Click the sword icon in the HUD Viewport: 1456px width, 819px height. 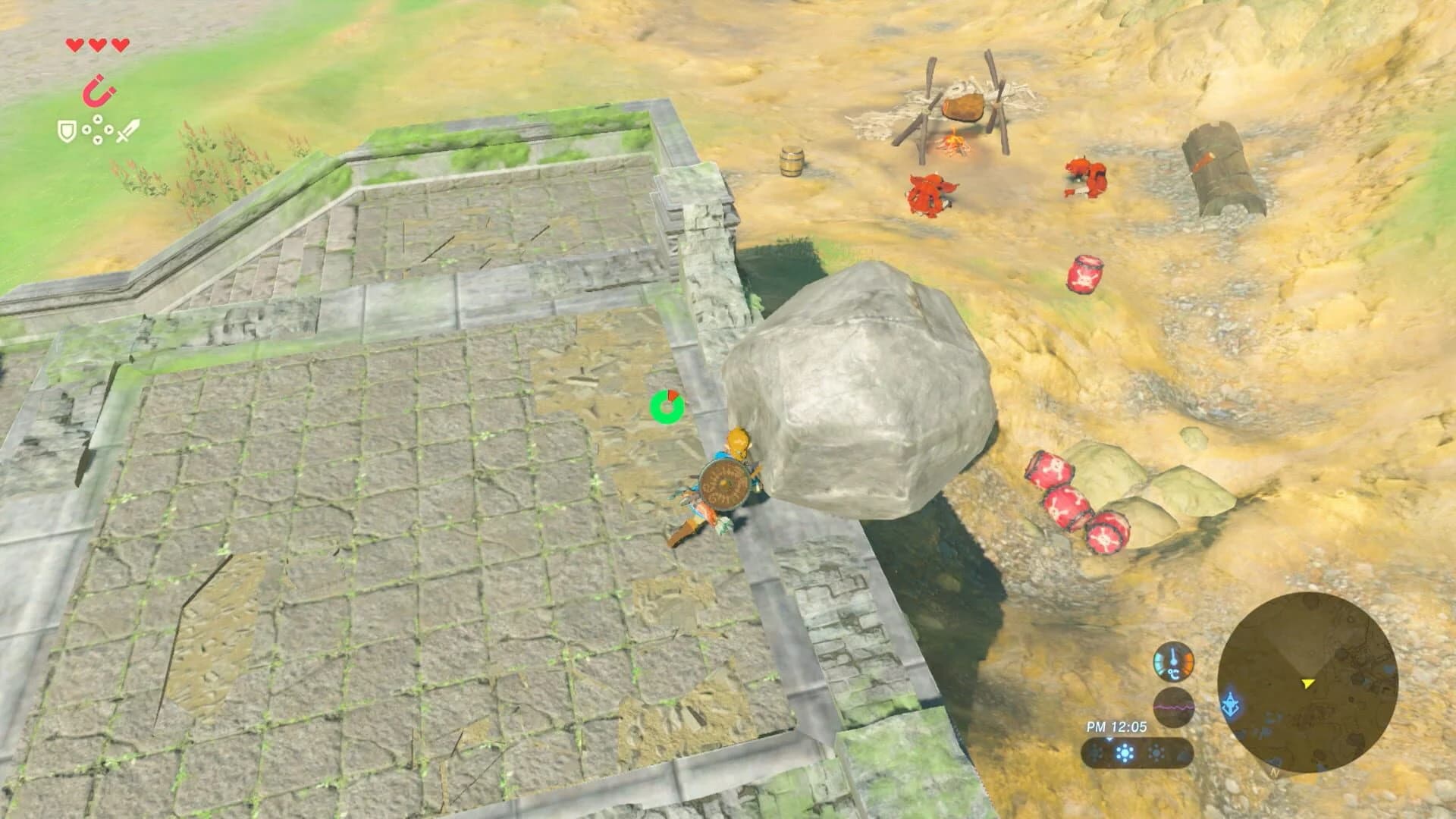click(127, 130)
